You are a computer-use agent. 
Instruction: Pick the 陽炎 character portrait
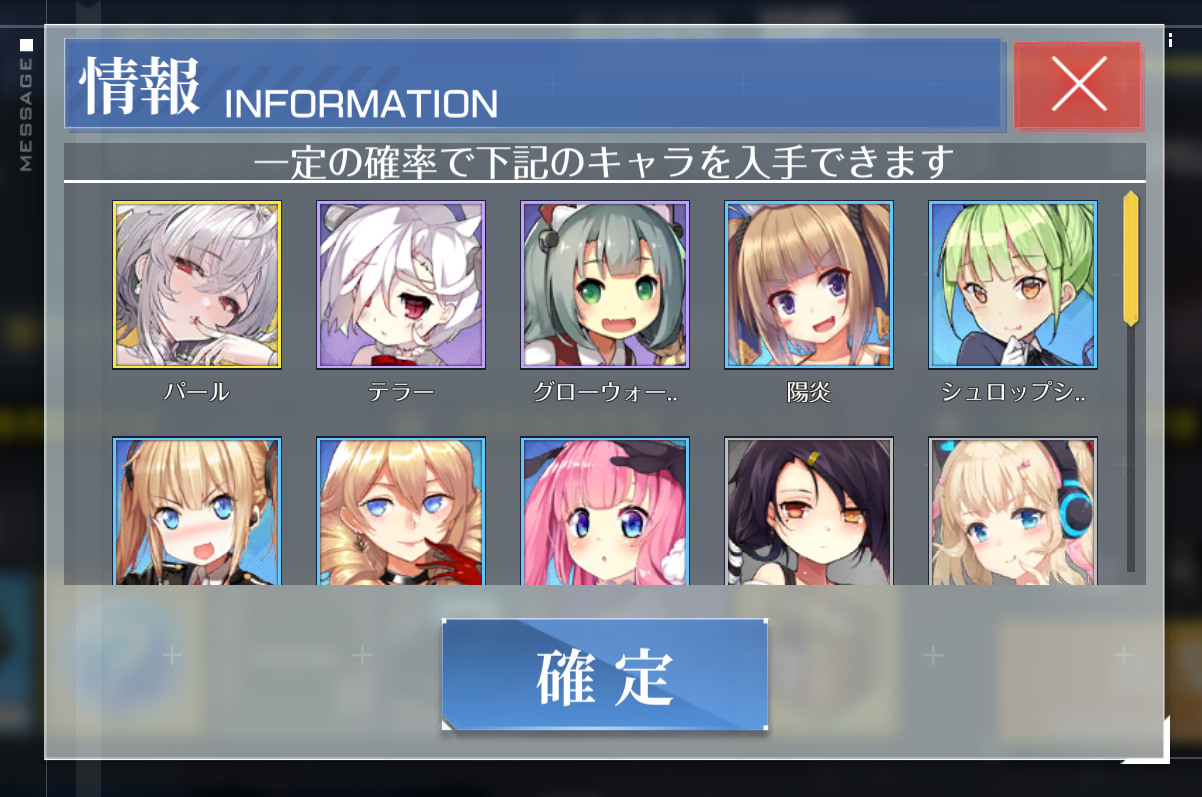(809, 285)
